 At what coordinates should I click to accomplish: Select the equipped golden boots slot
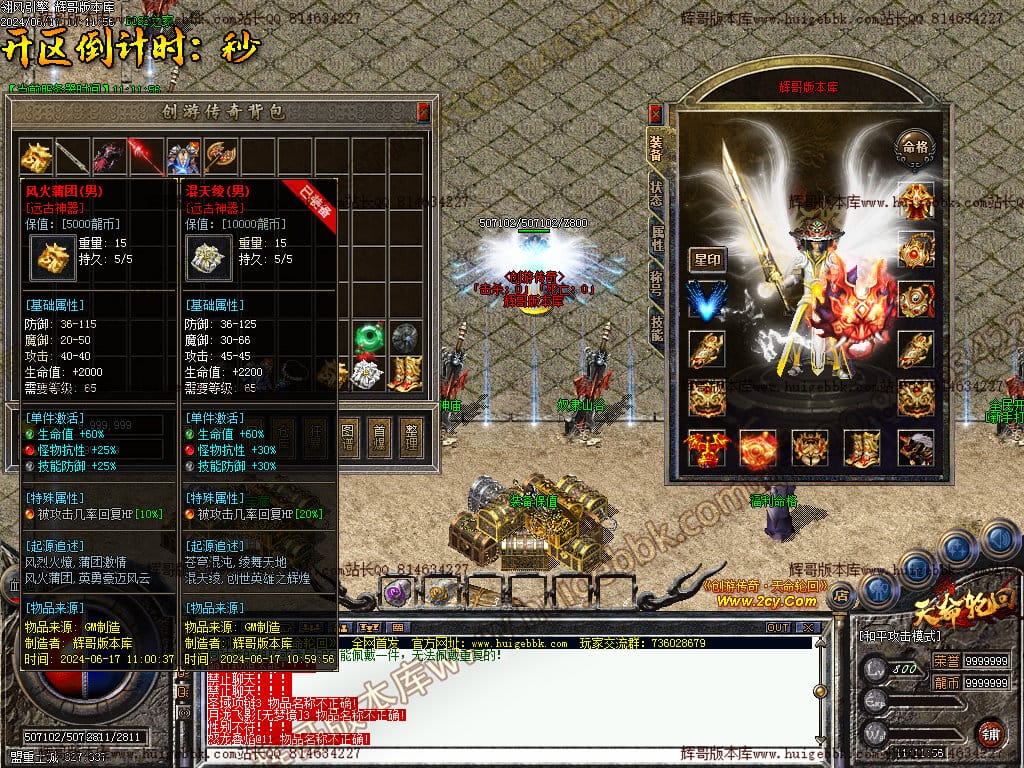click(x=861, y=448)
